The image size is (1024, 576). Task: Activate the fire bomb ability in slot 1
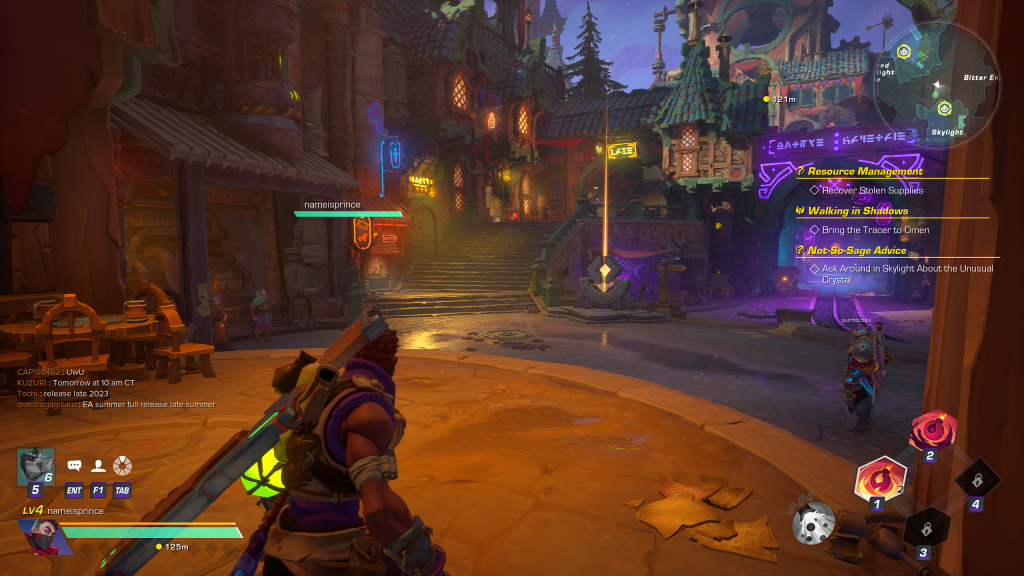[879, 477]
